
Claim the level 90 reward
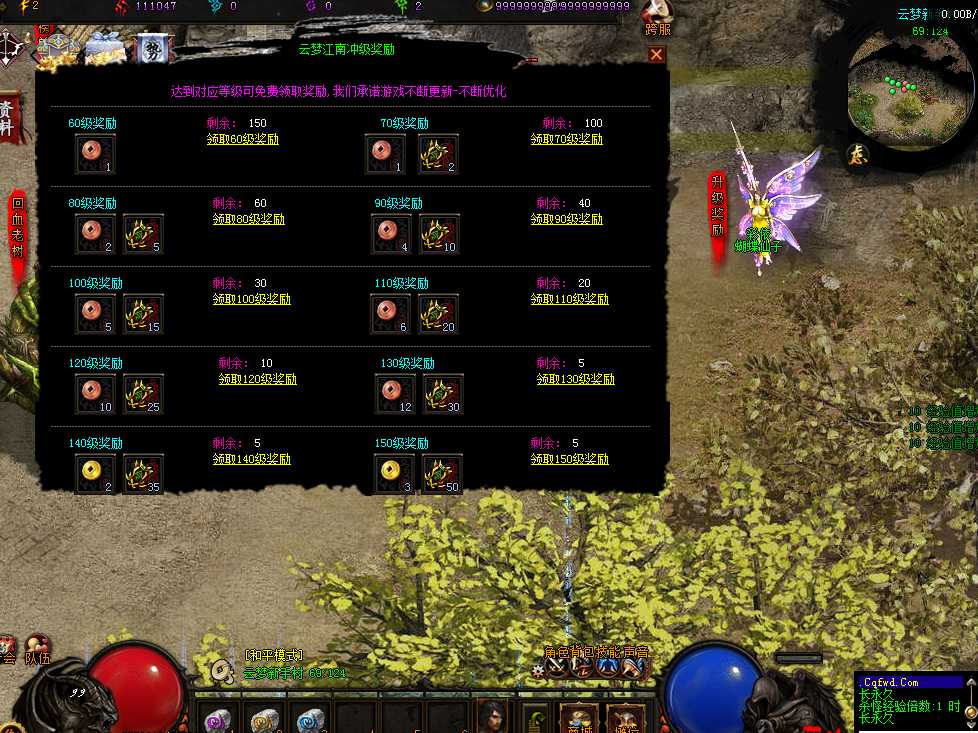567,219
